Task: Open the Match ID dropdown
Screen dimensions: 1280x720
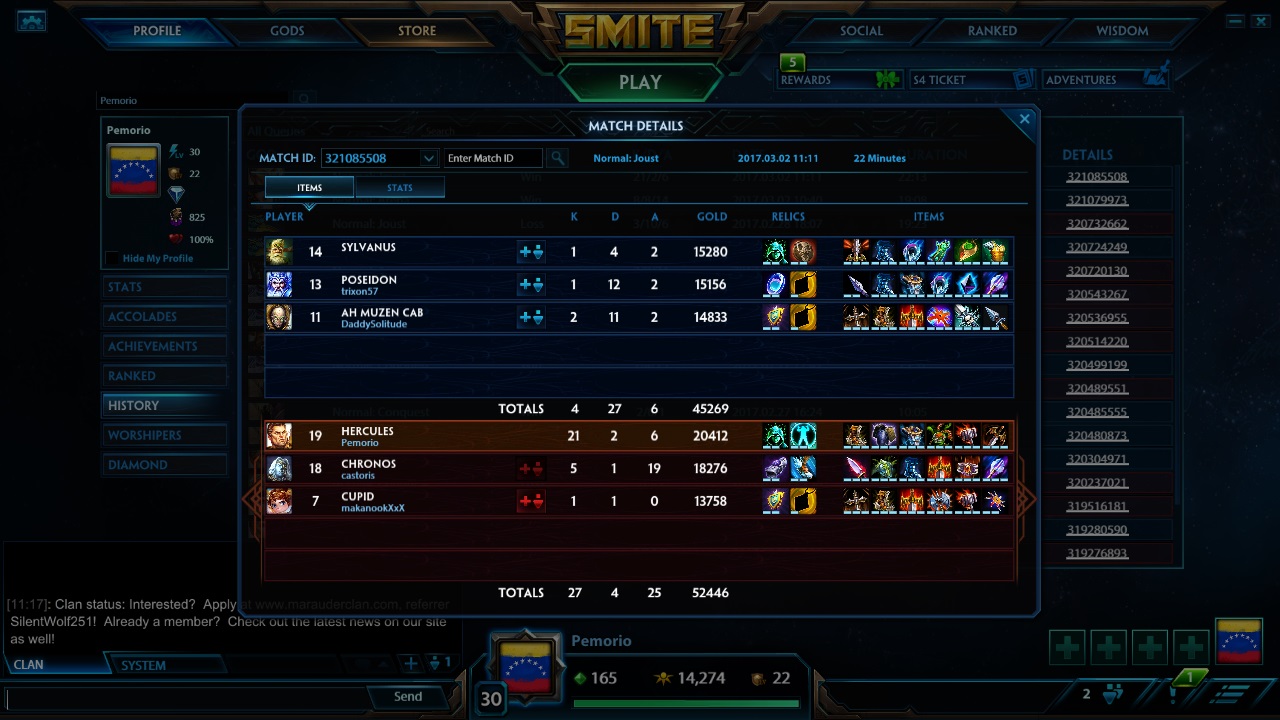Action: pyautogui.click(x=429, y=158)
